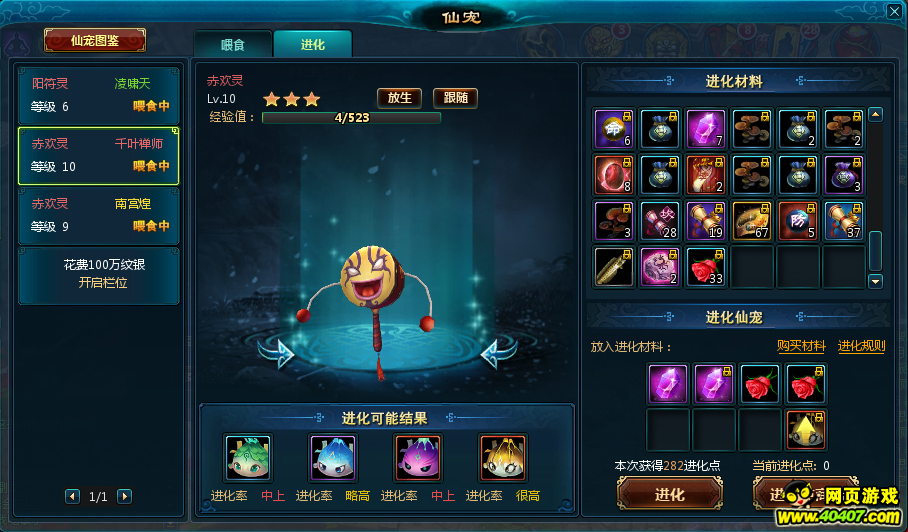Close the 仙宠 pet window
Image resolution: width=908 pixels, height=532 pixels.
point(893,12)
